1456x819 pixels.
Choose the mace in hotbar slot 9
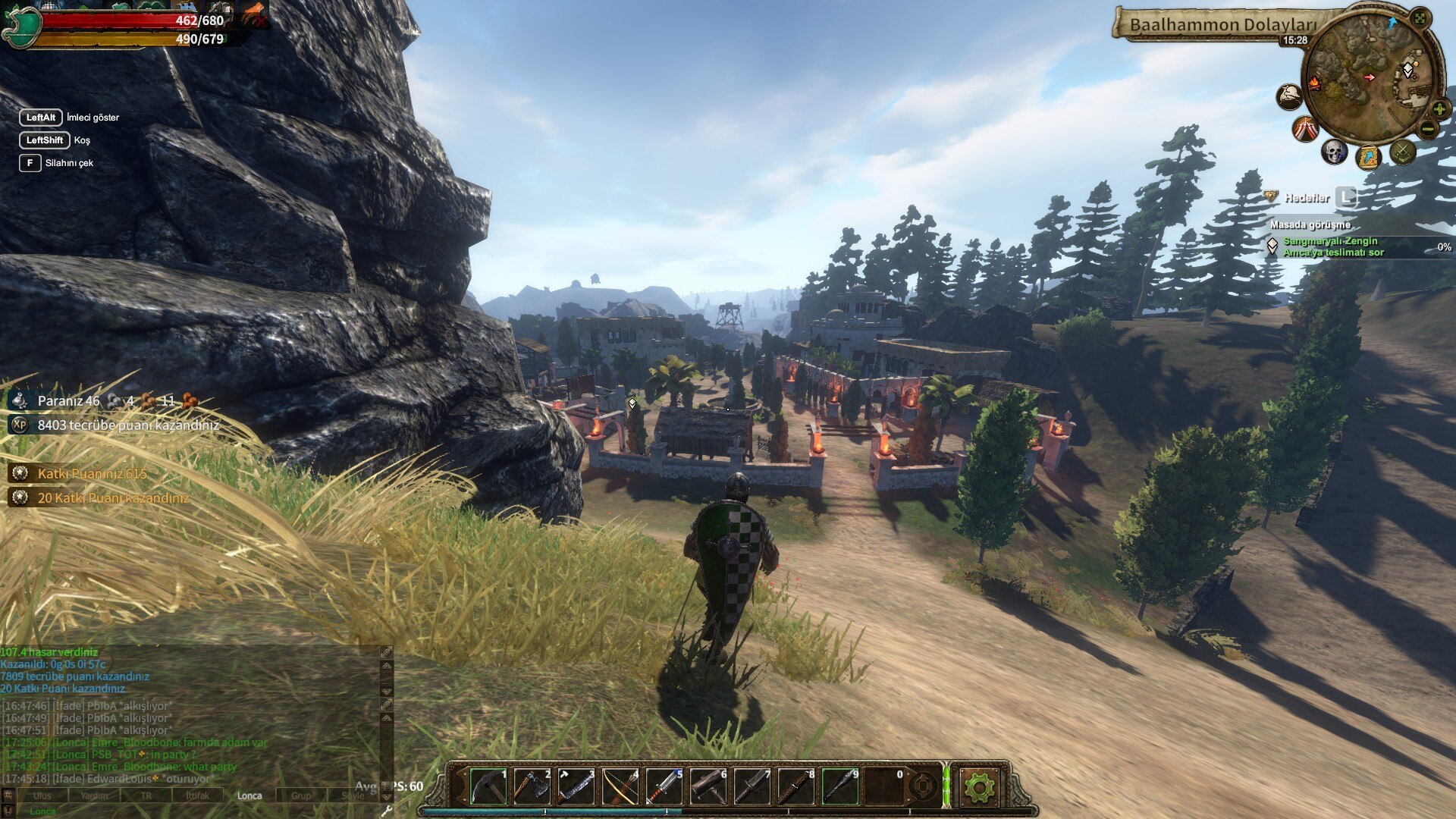[839, 786]
